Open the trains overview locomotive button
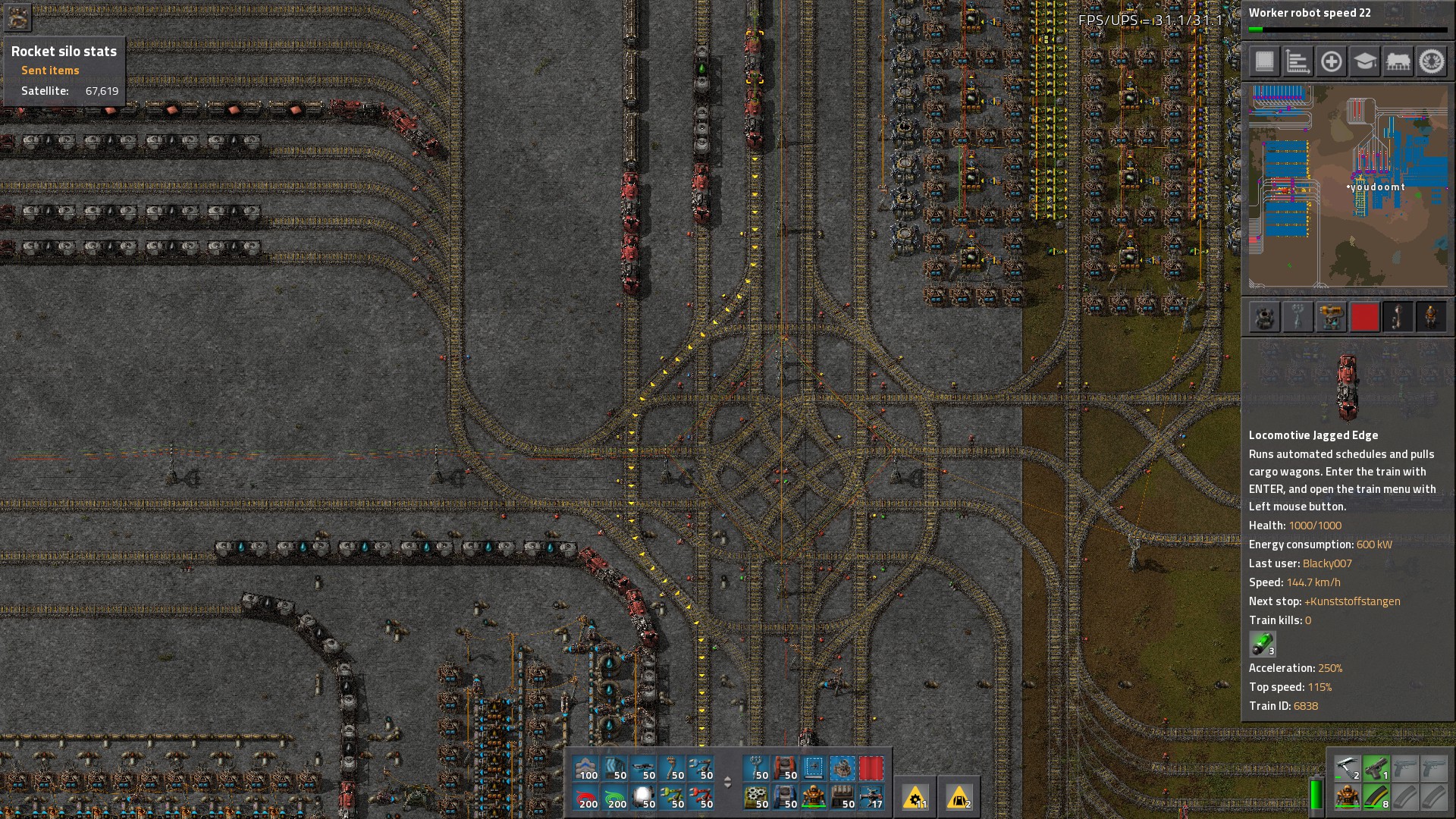This screenshot has width=1456, height=819. pos(1398,61)
